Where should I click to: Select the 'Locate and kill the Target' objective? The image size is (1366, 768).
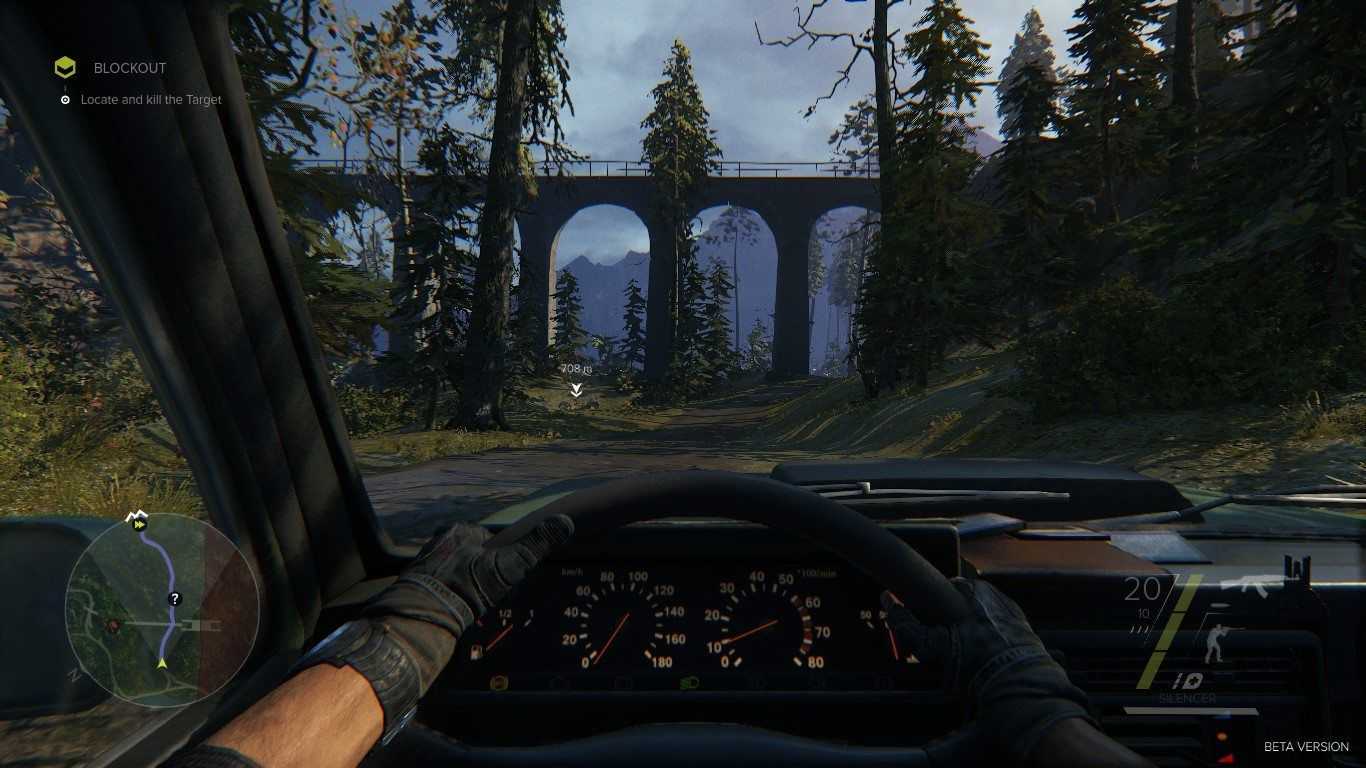(151, 100)
